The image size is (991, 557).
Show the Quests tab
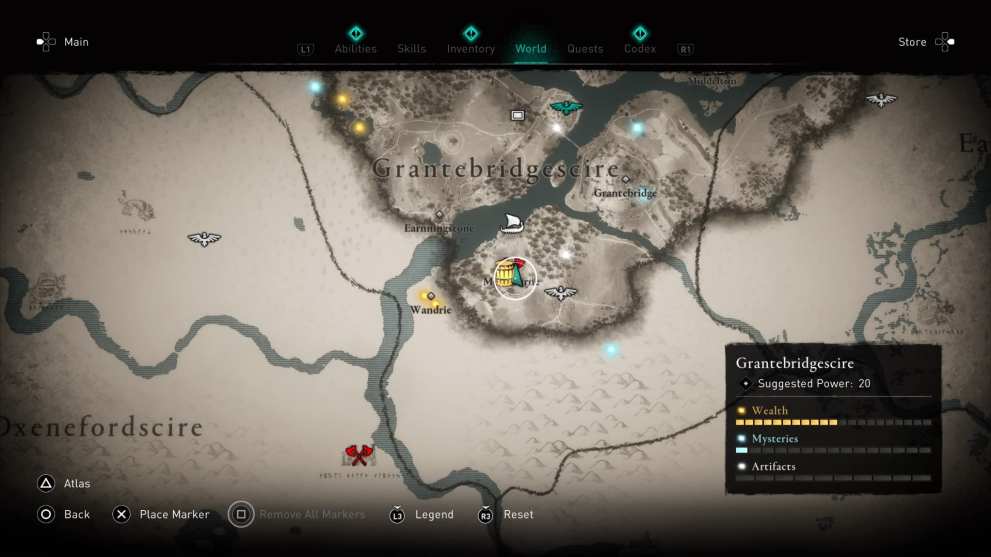(585, 48)
